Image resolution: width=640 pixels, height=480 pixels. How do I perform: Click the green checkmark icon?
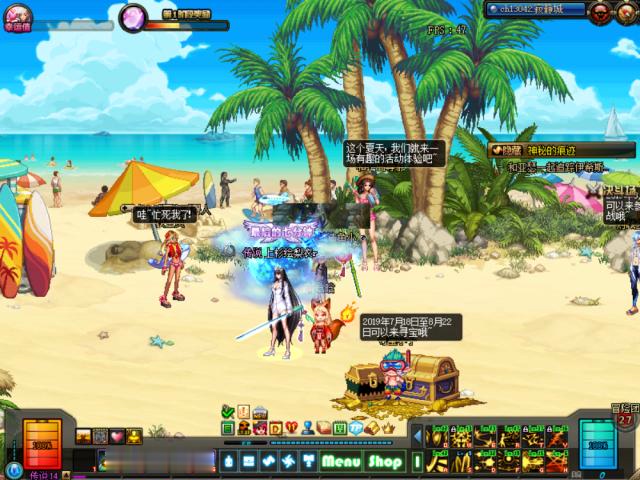click(x=228, y=411)
